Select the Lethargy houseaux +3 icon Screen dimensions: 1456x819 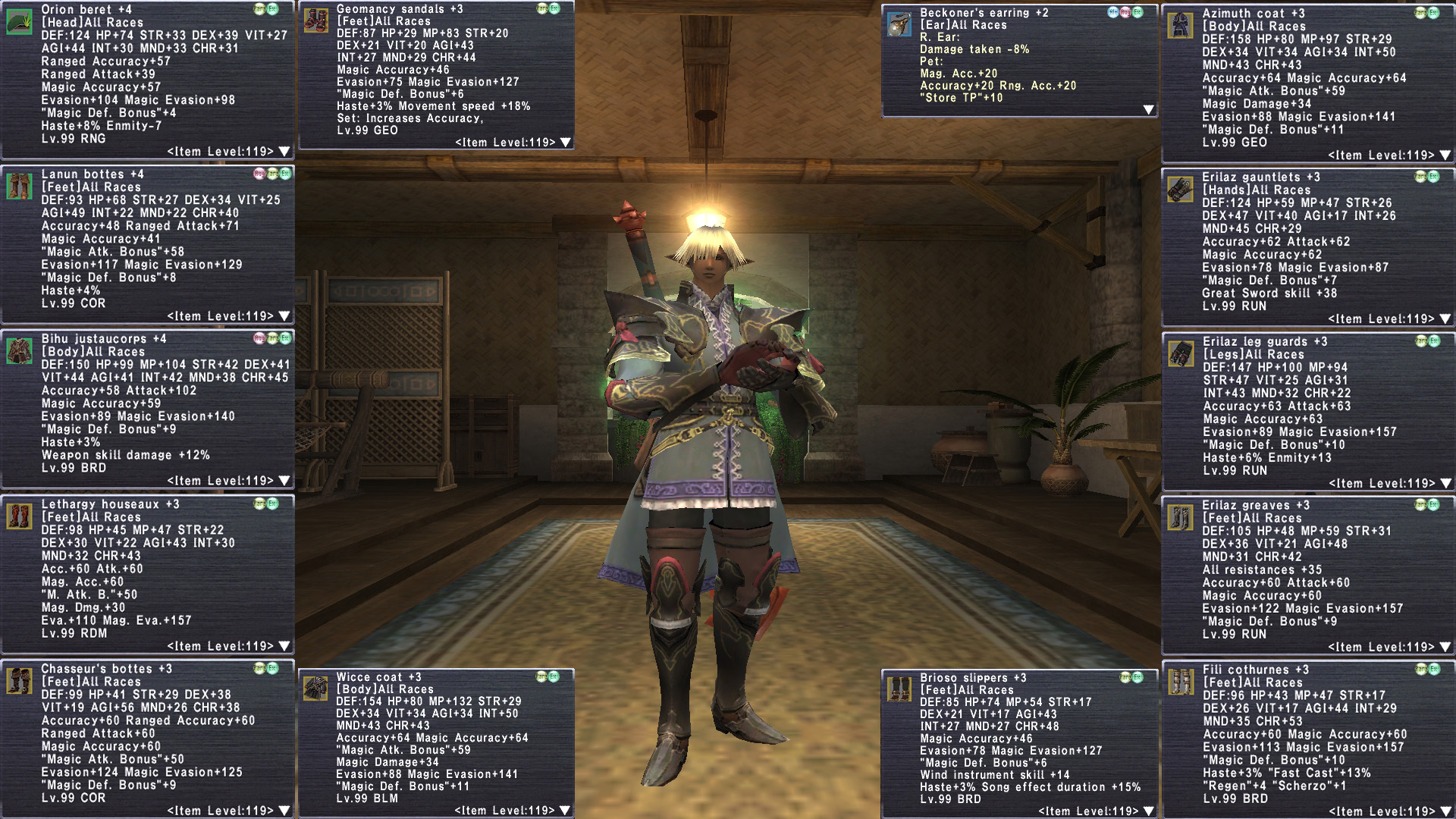point(19,516)
